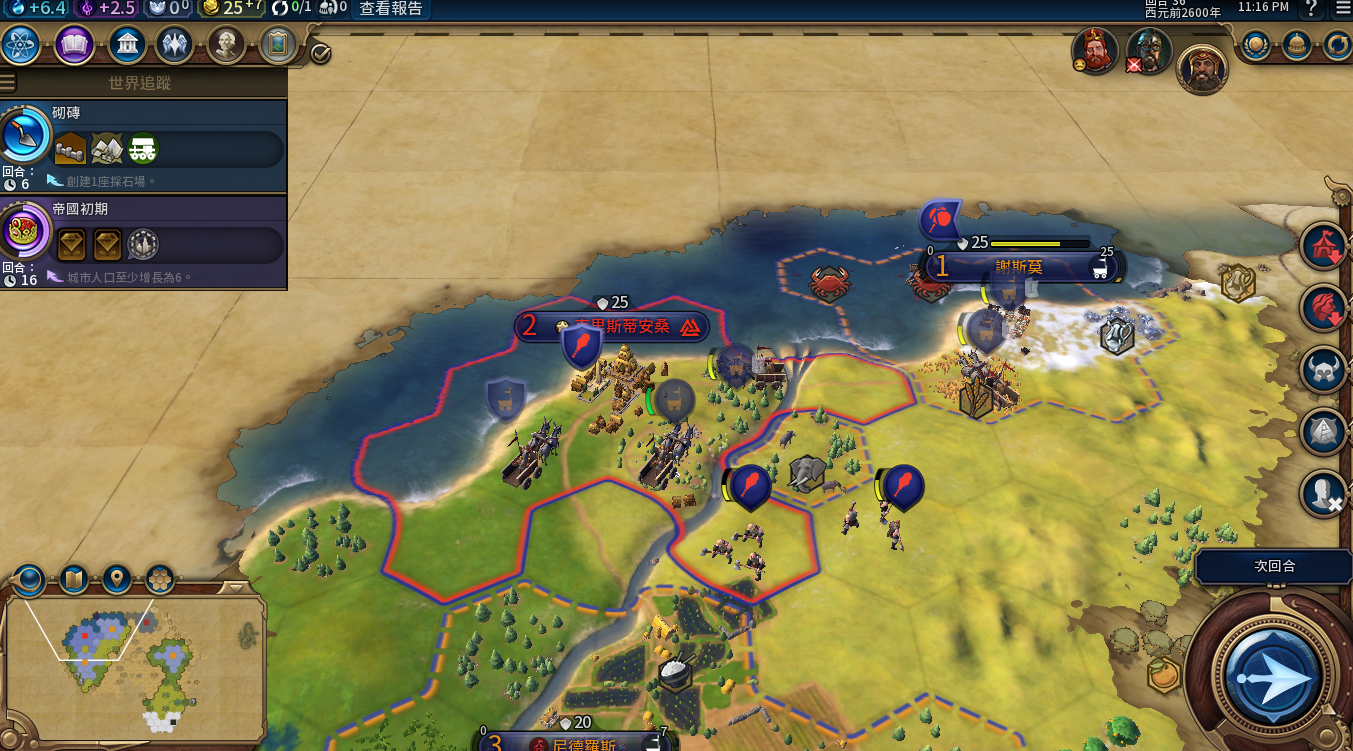Open the game menu hamburger button
The image size is (1353, 751).
pyautogui.click(x=1342, y=9)
